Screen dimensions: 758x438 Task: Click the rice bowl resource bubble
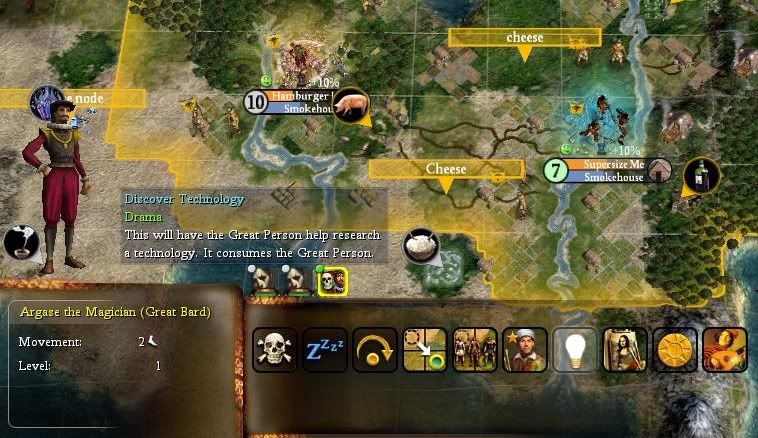point(422,246)
